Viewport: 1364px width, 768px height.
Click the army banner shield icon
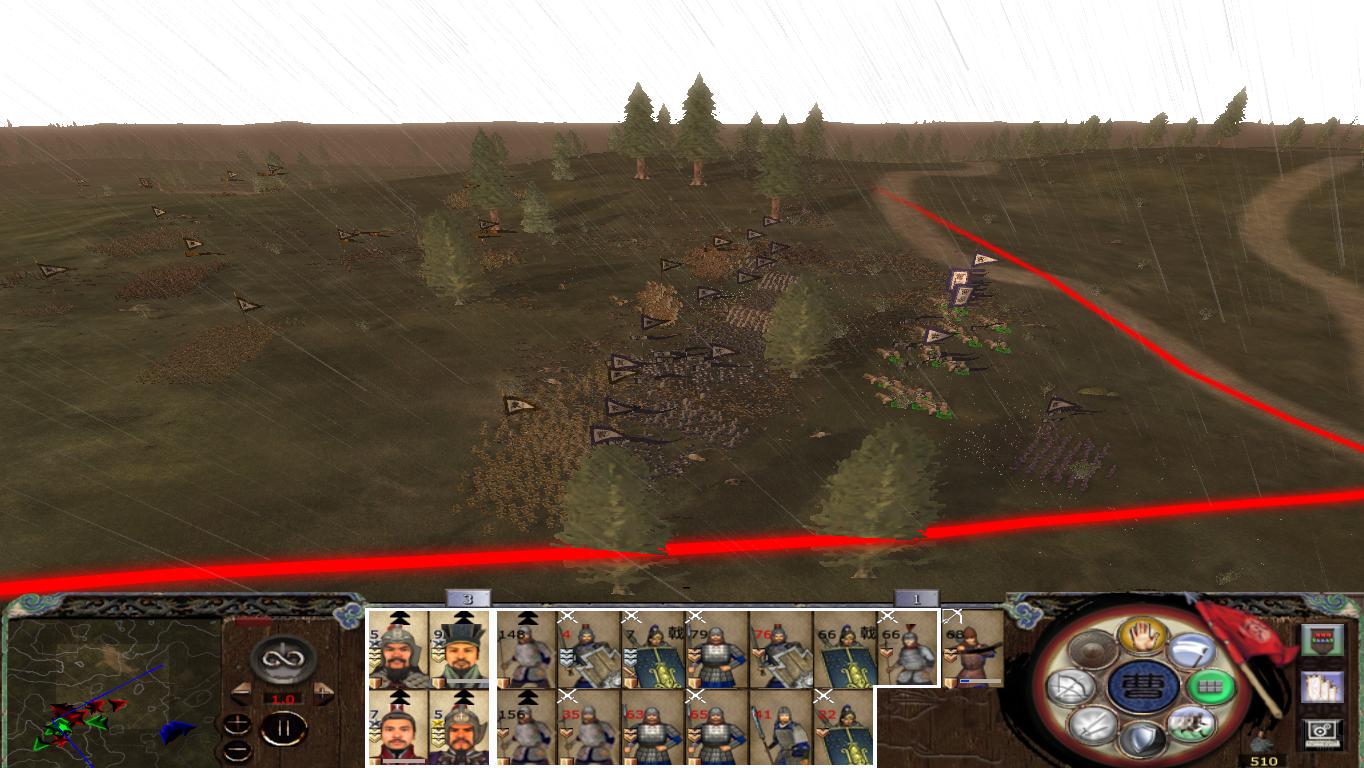click(x=1322, y=638)
